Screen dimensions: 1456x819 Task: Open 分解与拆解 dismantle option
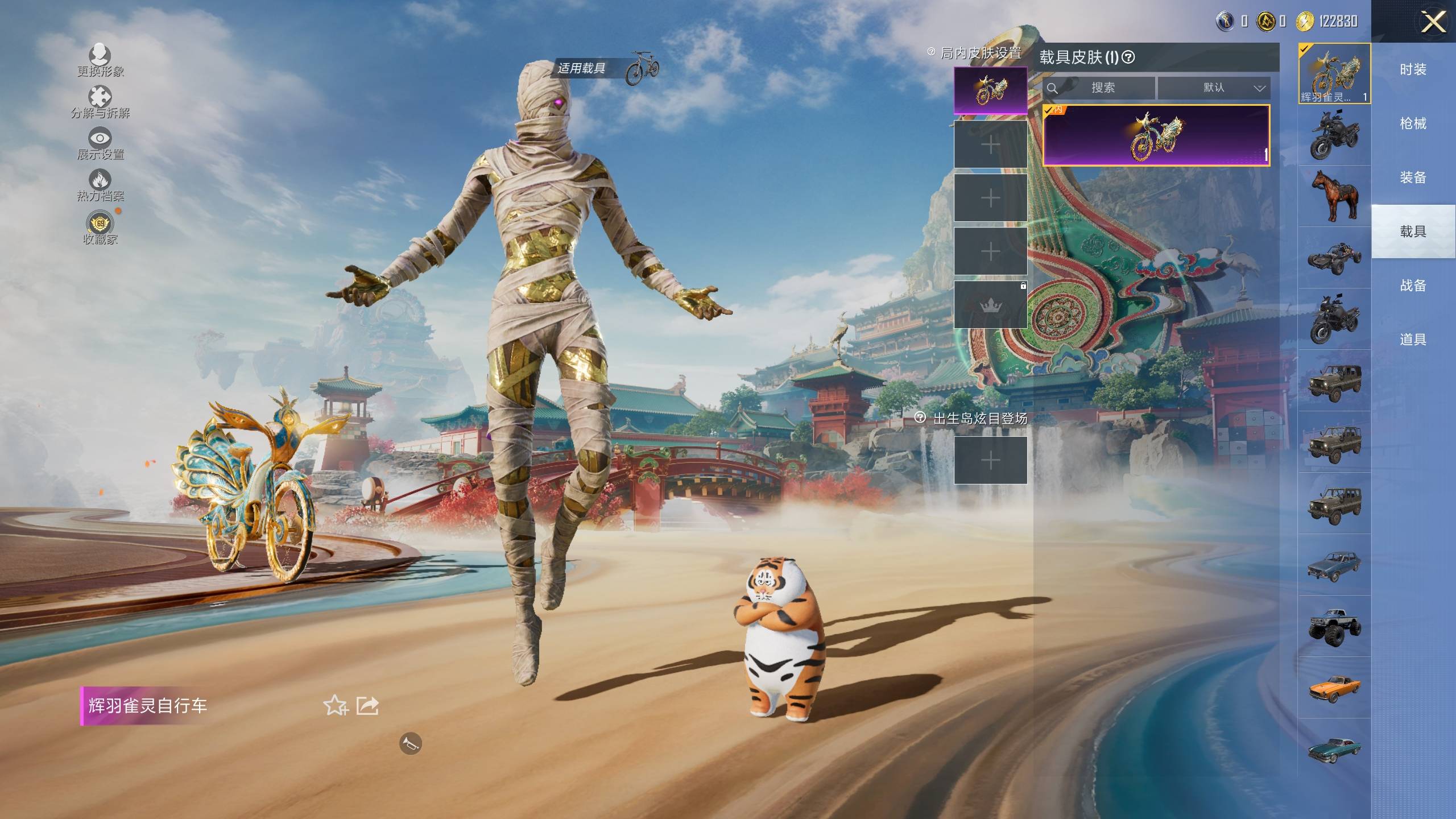click(100, 97)
